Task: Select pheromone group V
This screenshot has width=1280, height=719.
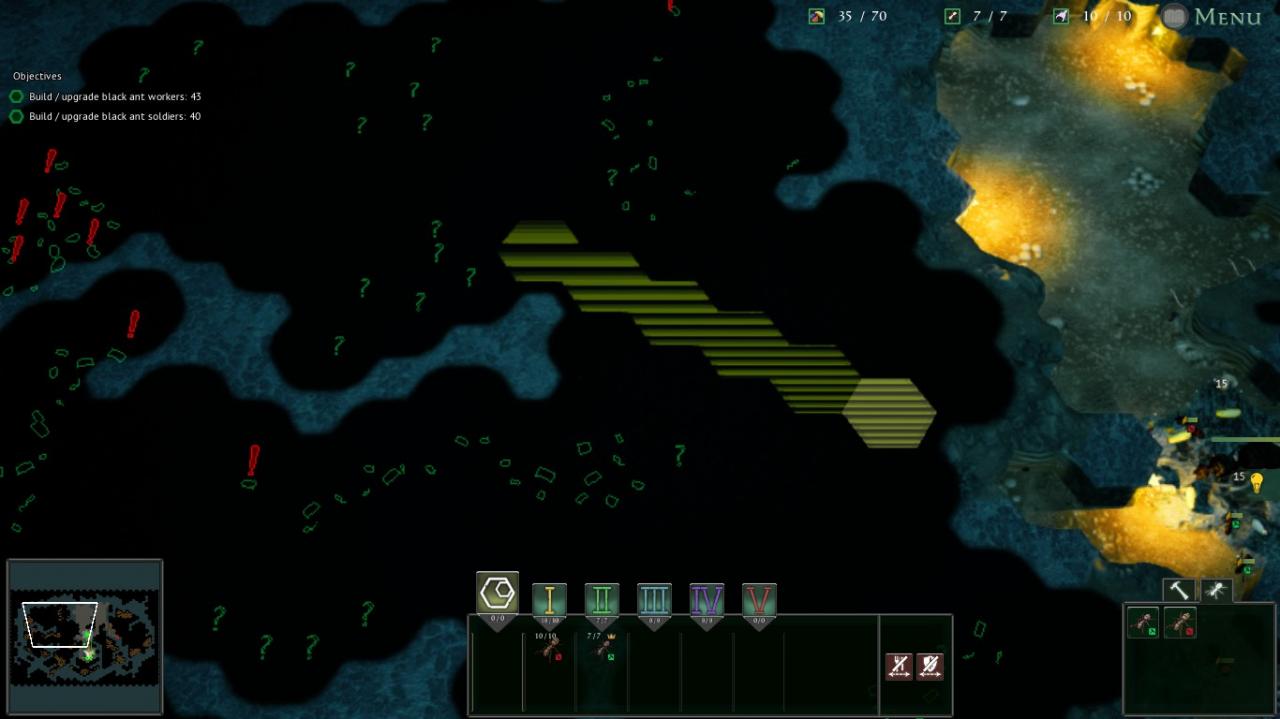Action: coord(759,600)
